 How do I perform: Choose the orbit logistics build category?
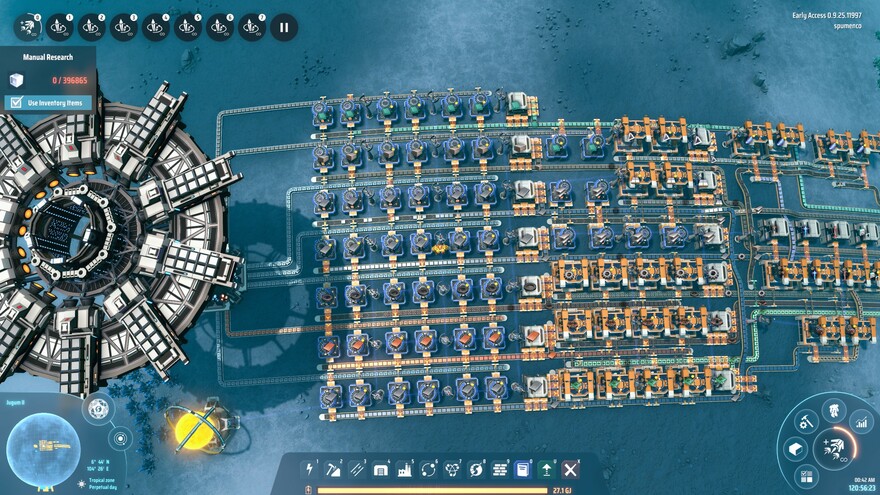point(429,468)
